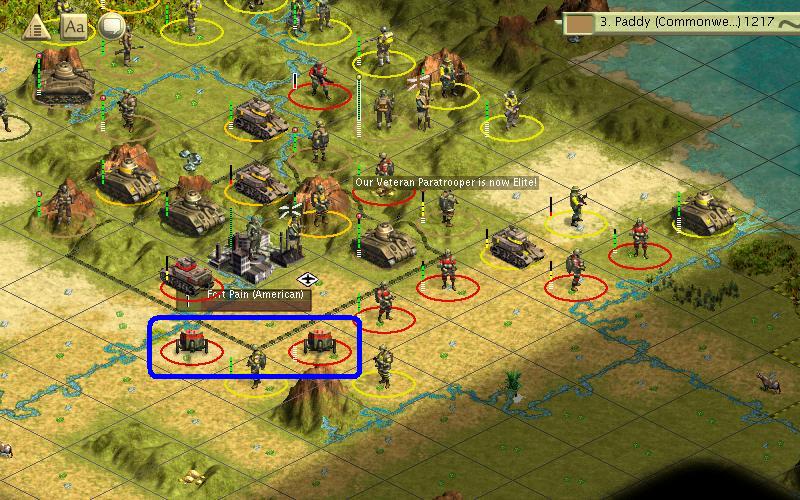800x500 pixels.
Task: Open the triangular main menu button
Action: 37,27
